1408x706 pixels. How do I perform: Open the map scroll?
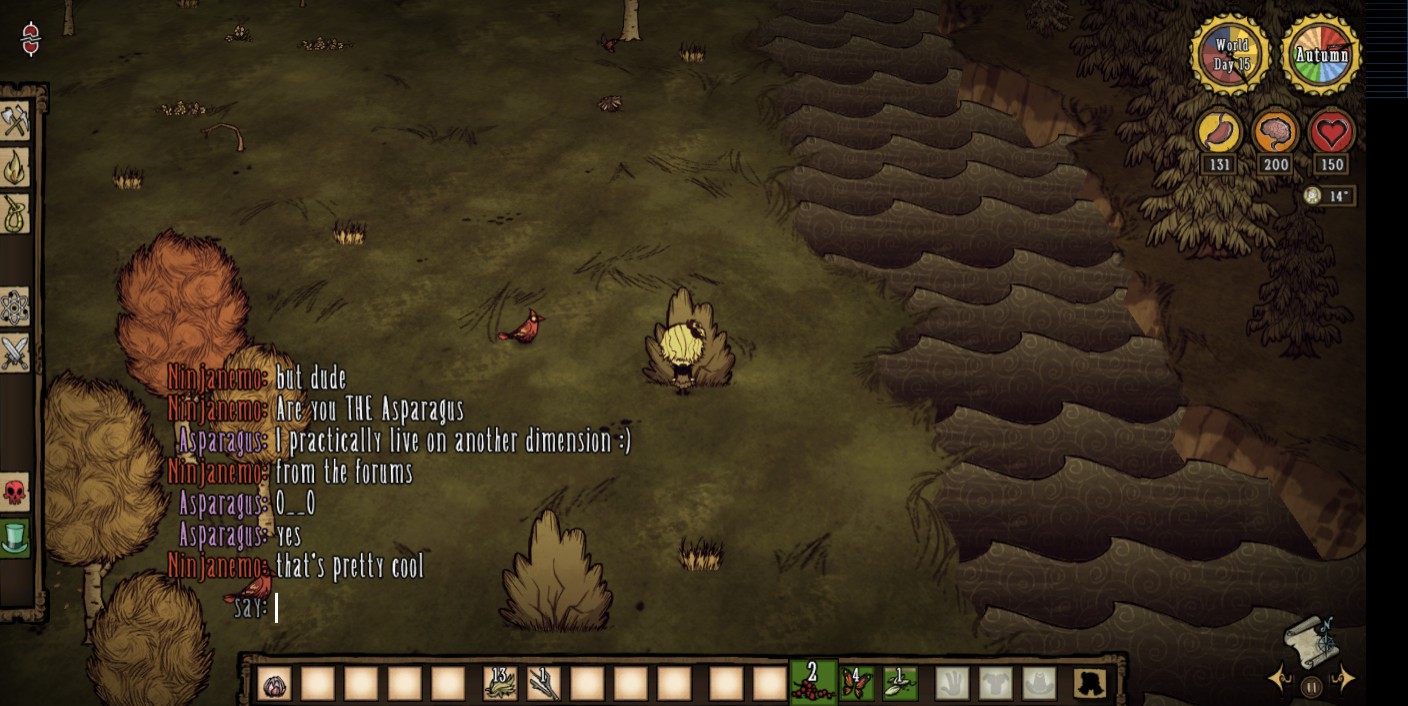tap(1311, 640)
